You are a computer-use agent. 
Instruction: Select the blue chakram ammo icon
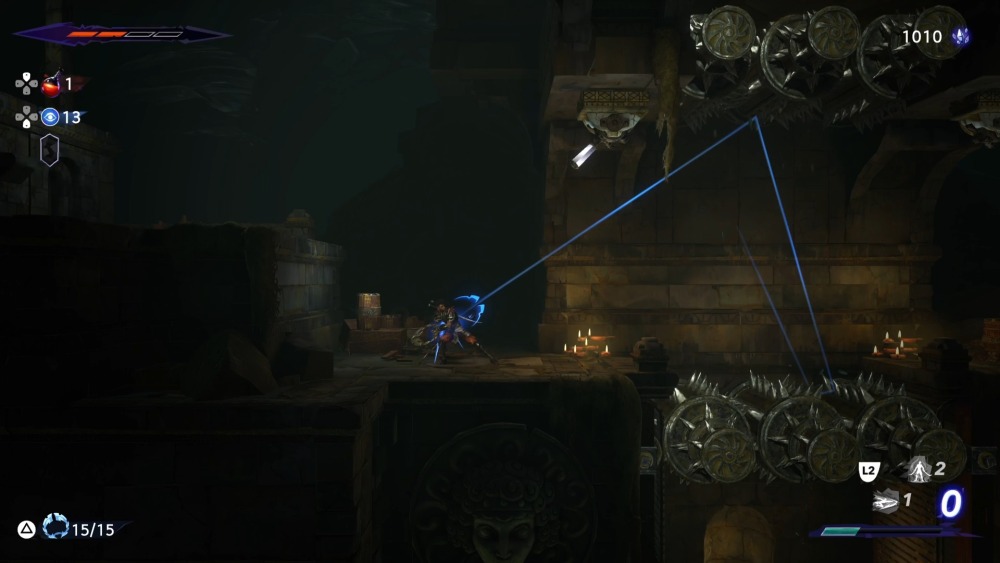(x=55, y=528)
